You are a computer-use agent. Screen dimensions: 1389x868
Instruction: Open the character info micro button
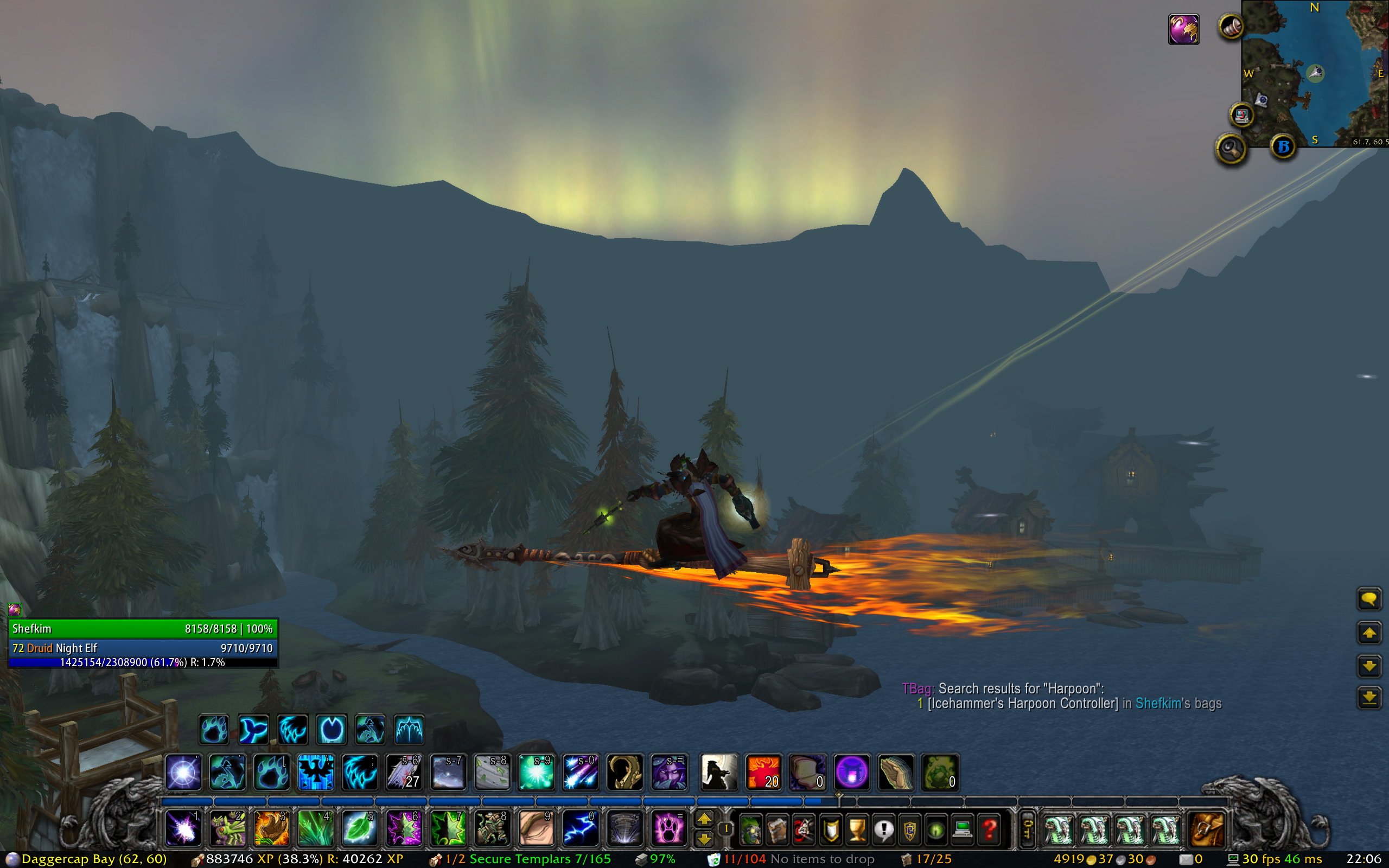coord(750,830)
